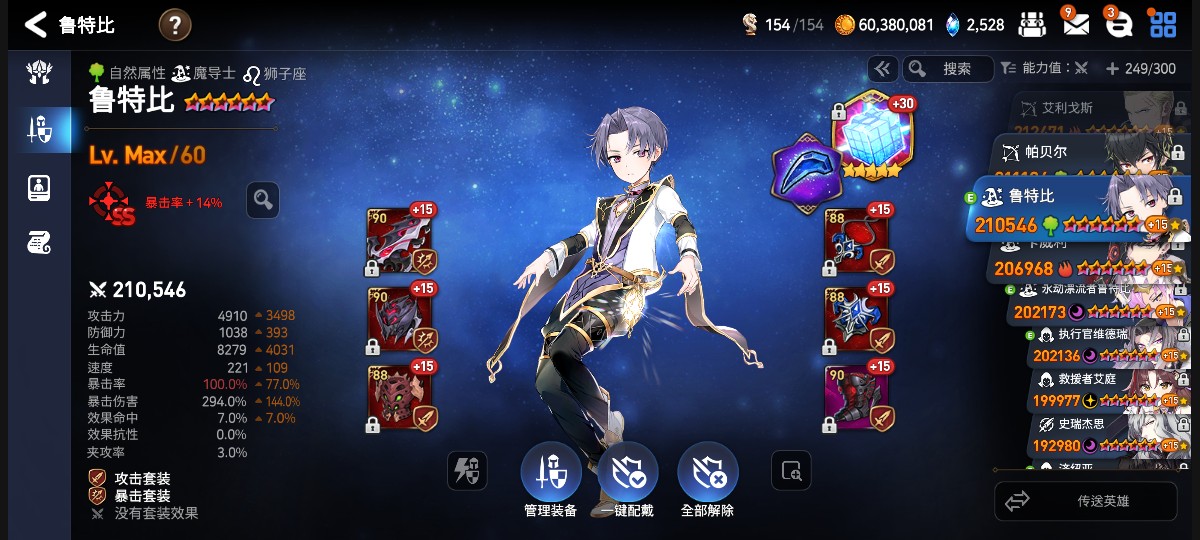Open the magnifier next to the SS rating
This screenshot has height=540, width=1200.
click(262, 200)
